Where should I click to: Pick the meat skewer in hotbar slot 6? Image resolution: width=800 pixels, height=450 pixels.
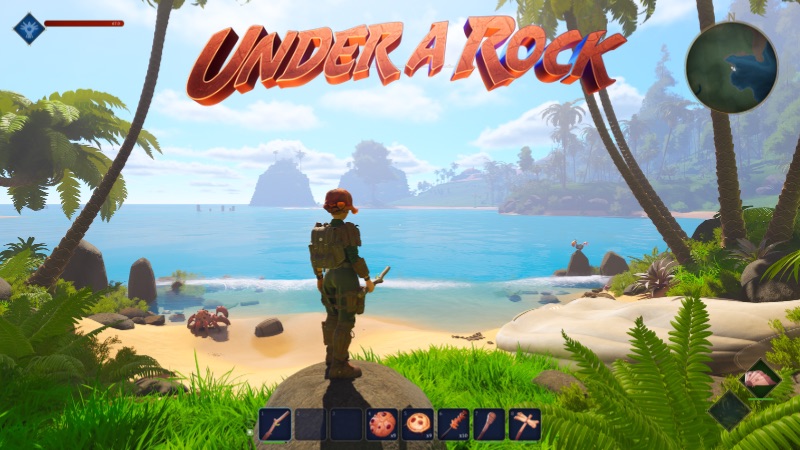453,425
